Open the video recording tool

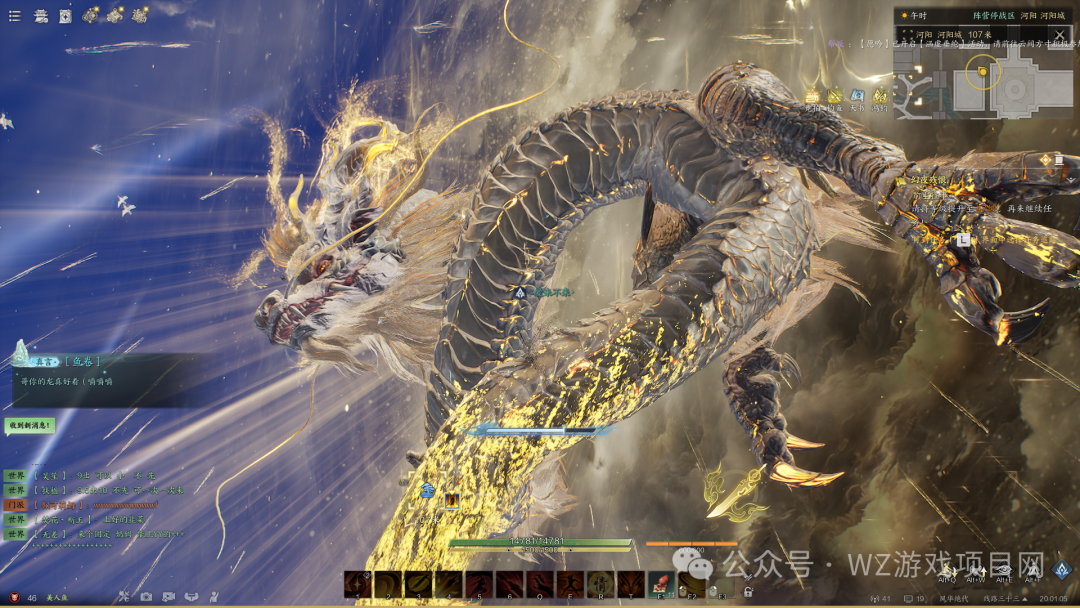168,597
